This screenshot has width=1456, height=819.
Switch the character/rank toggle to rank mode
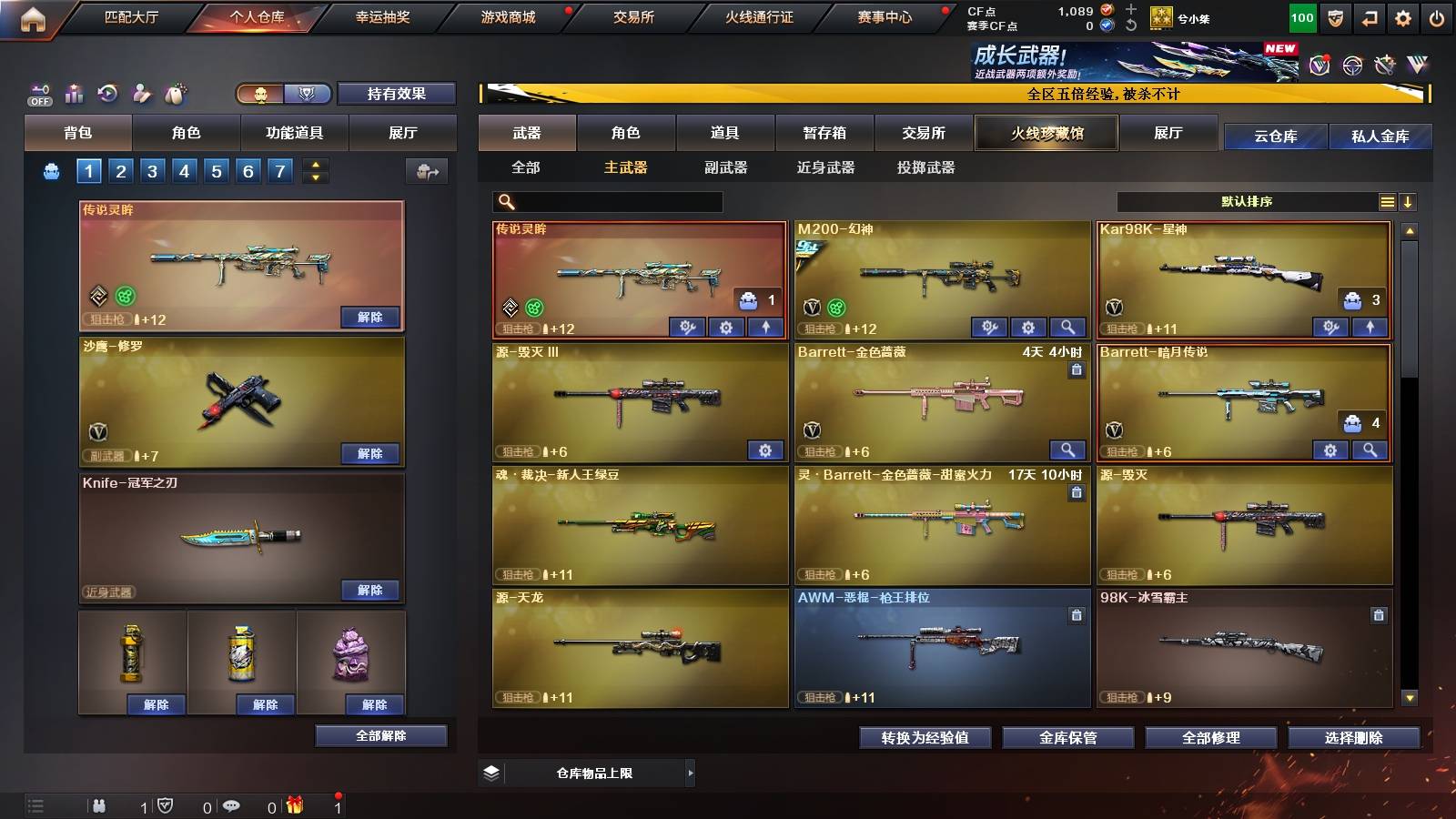coord(308,94)
